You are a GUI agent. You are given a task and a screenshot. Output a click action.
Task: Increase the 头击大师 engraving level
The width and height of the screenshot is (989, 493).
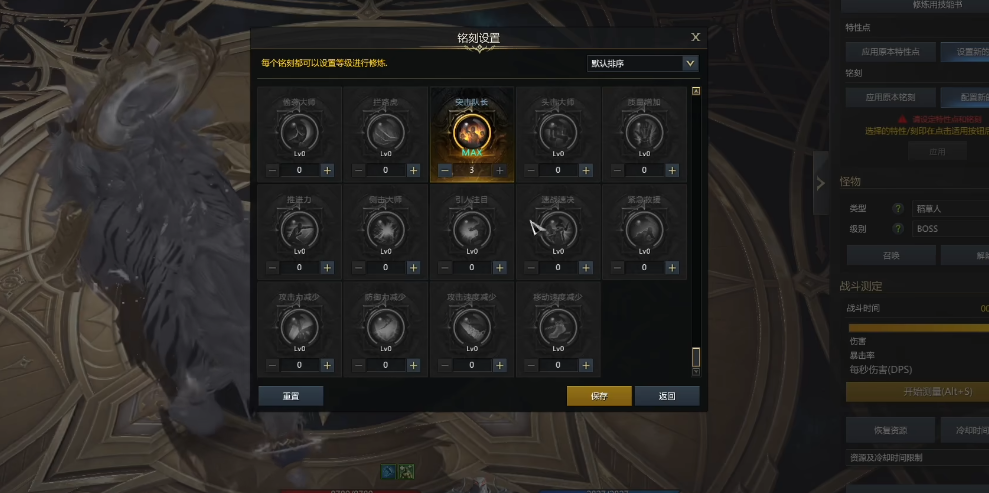pyautogui.click(x=585, y=170)
